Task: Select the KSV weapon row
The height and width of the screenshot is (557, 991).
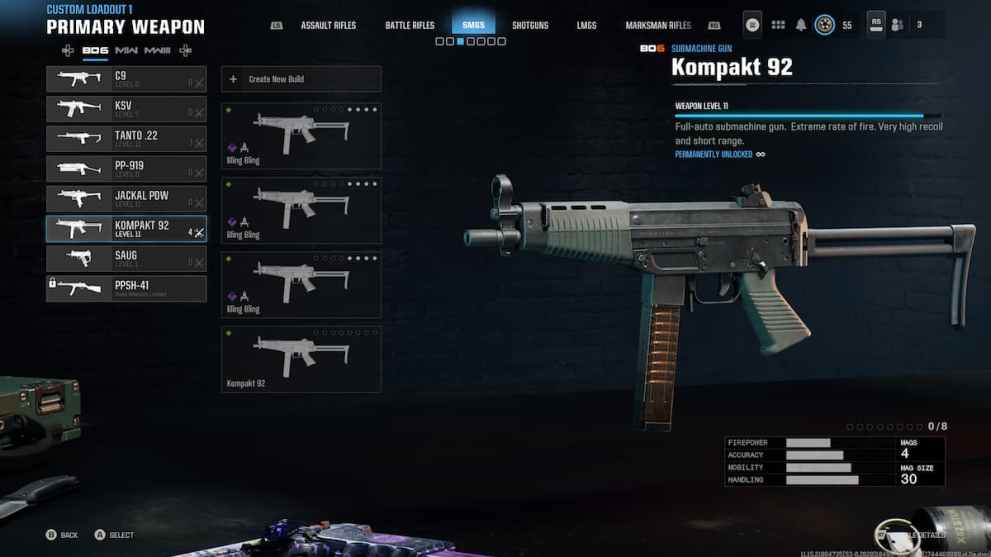Action: pos(126,109)
